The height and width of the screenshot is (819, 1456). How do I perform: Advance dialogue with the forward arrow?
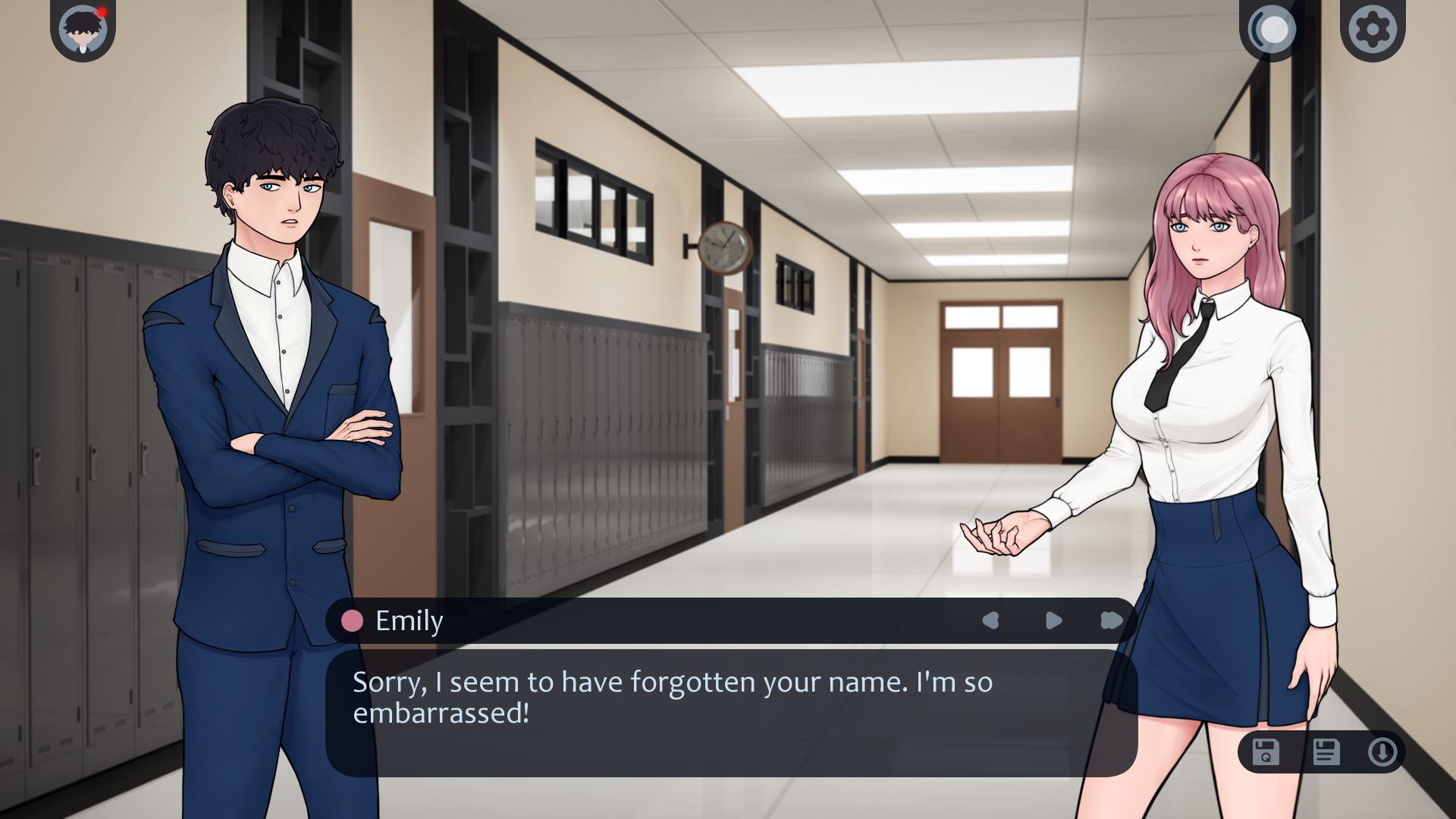tap(1053, 621)
